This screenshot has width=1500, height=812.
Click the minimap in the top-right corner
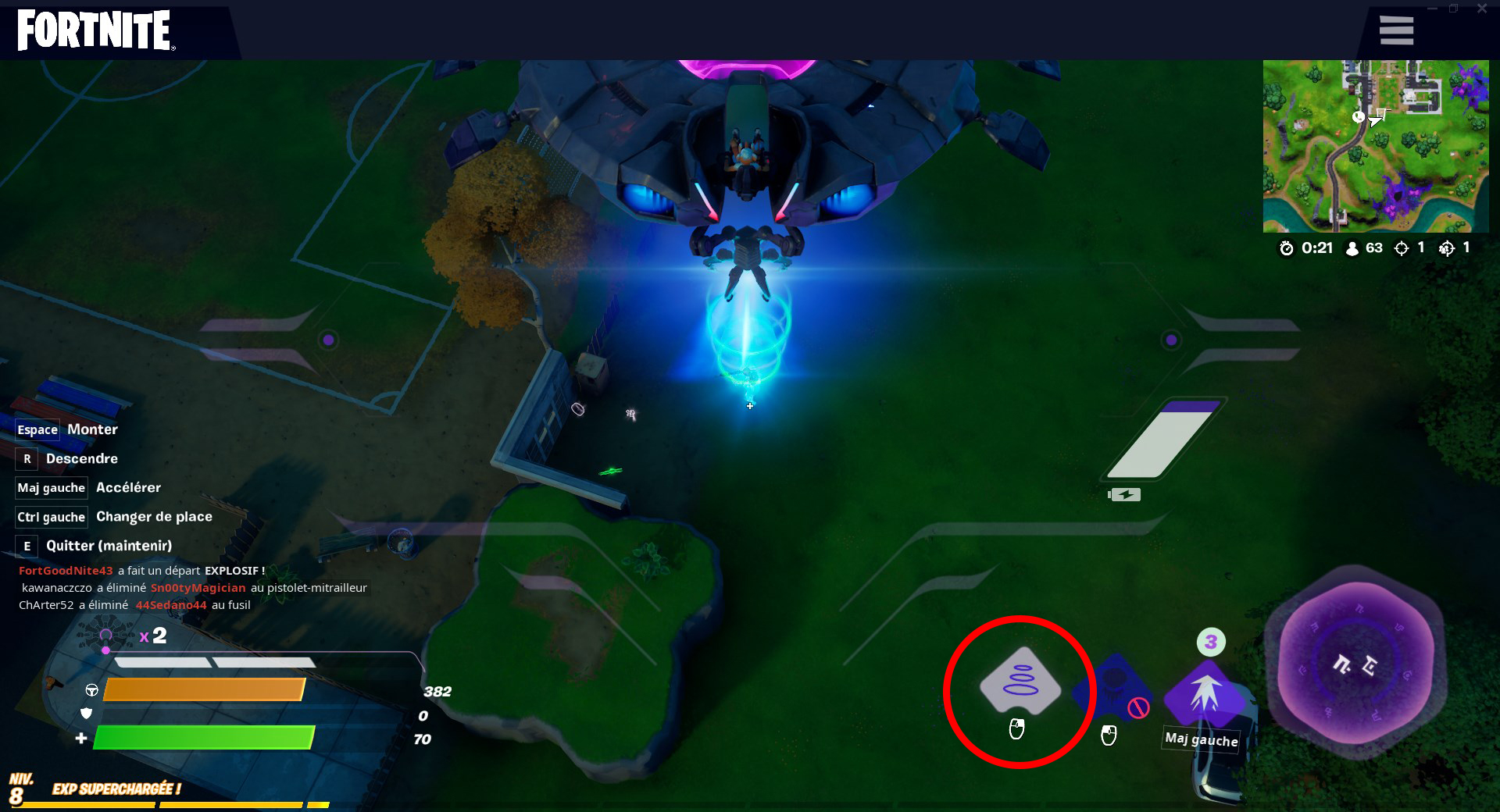(x=1376, y=147)
